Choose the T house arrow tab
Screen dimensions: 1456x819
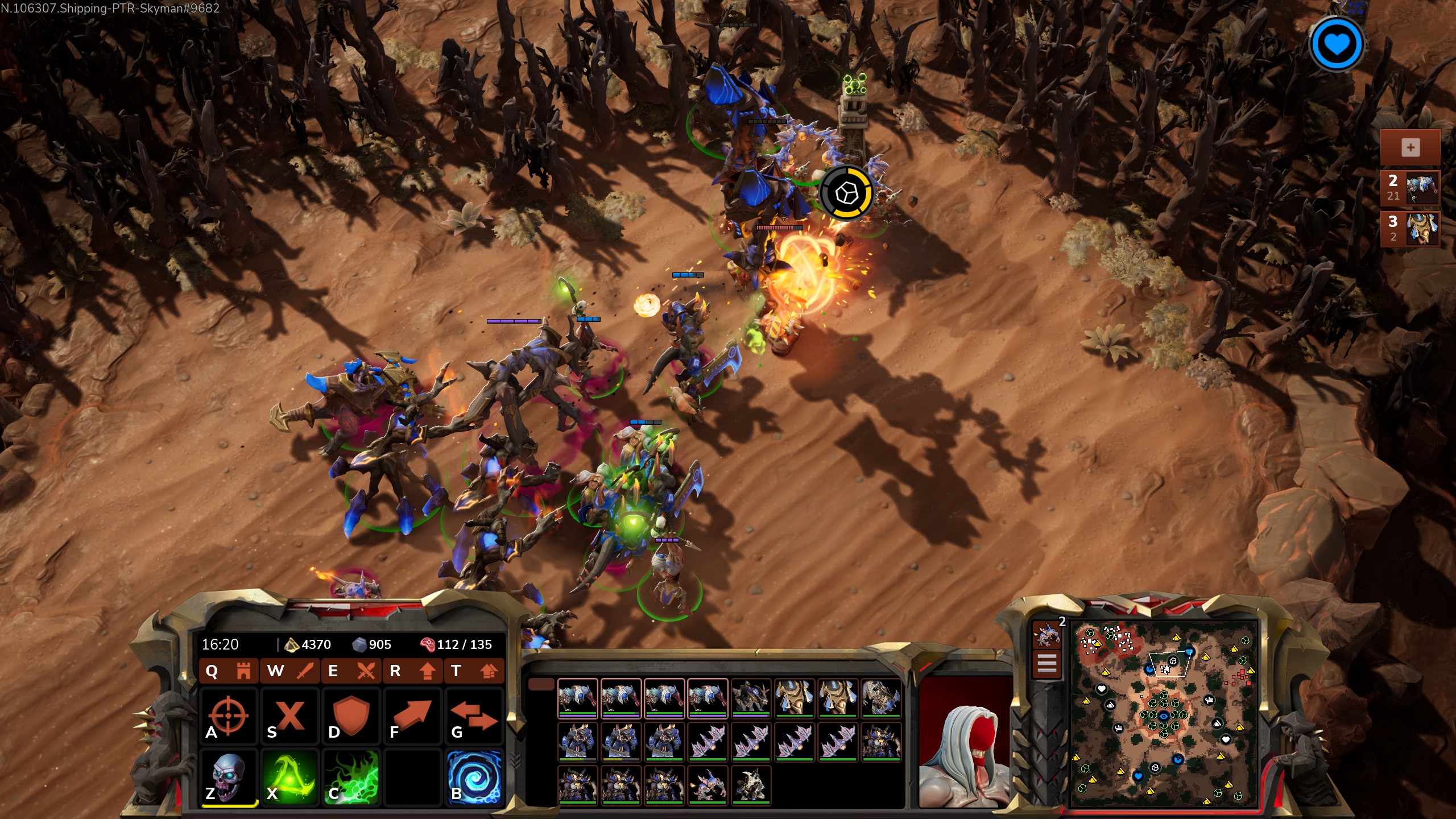point(474,671)
